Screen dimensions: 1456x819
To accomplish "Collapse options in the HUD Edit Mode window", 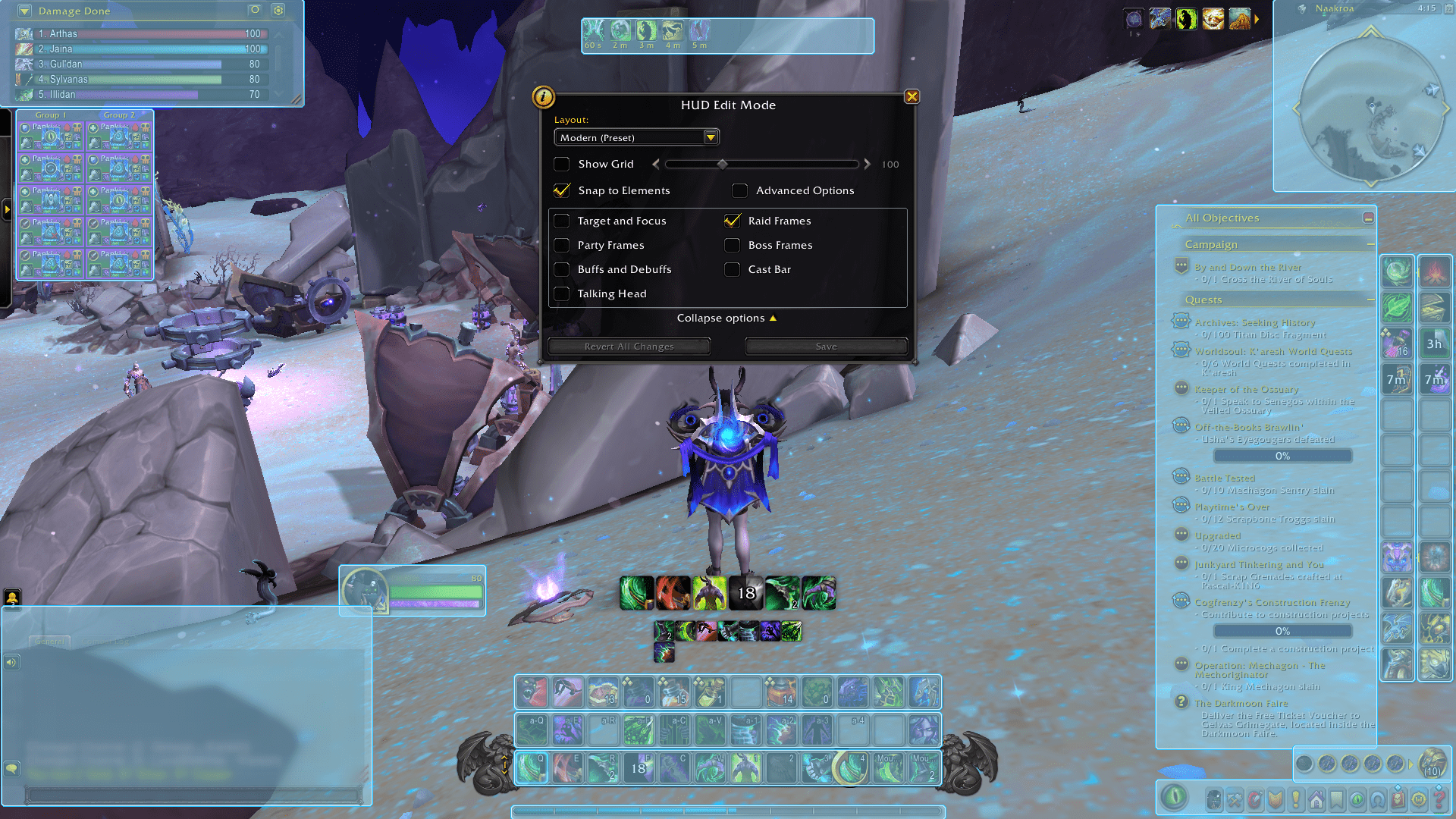I will pyautogui.click(x=726, y=318).
